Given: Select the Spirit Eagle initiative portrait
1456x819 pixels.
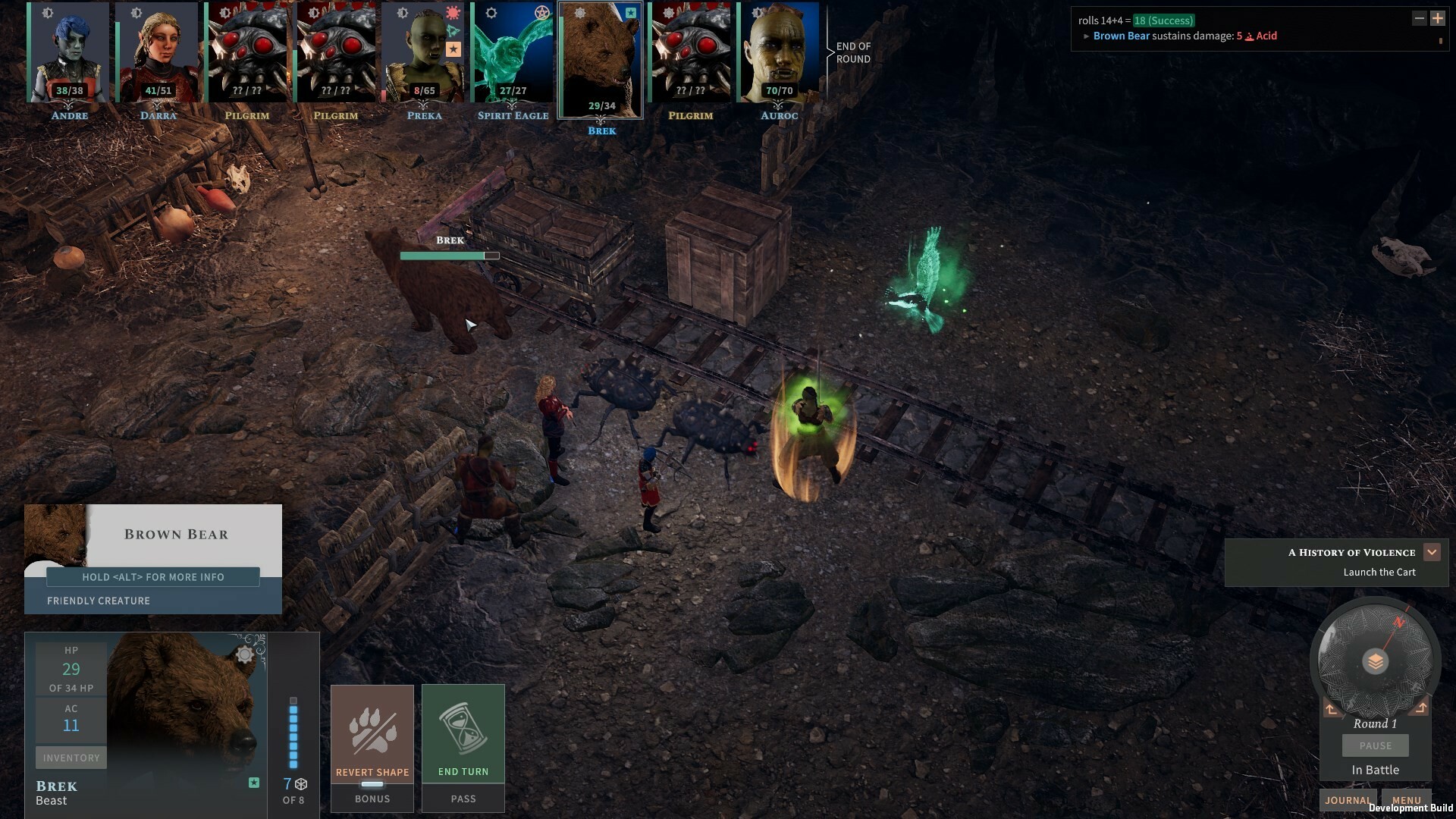Looking at the screenshot, I should click(x=513, y=53).
